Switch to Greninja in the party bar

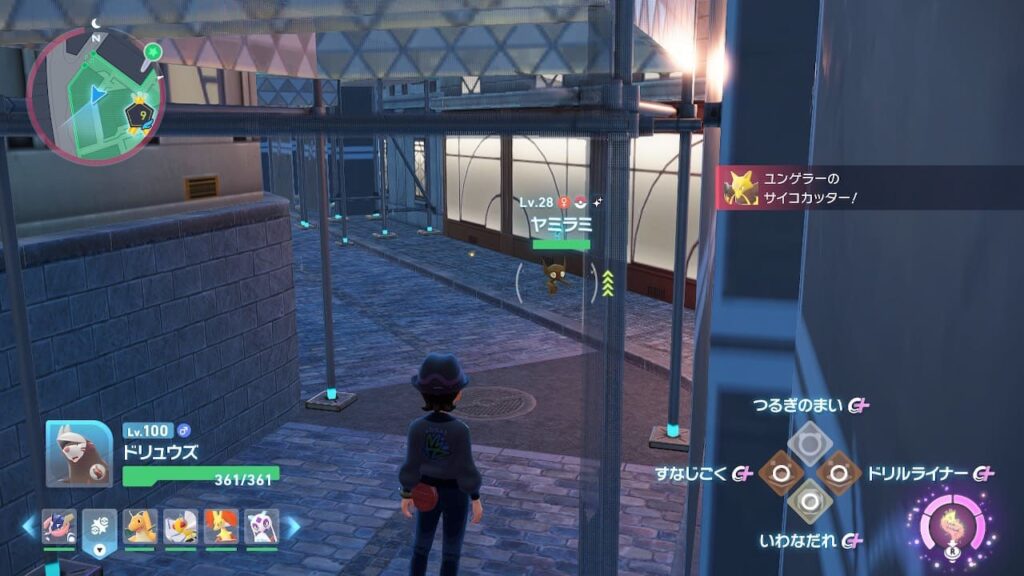coord(59,526)
